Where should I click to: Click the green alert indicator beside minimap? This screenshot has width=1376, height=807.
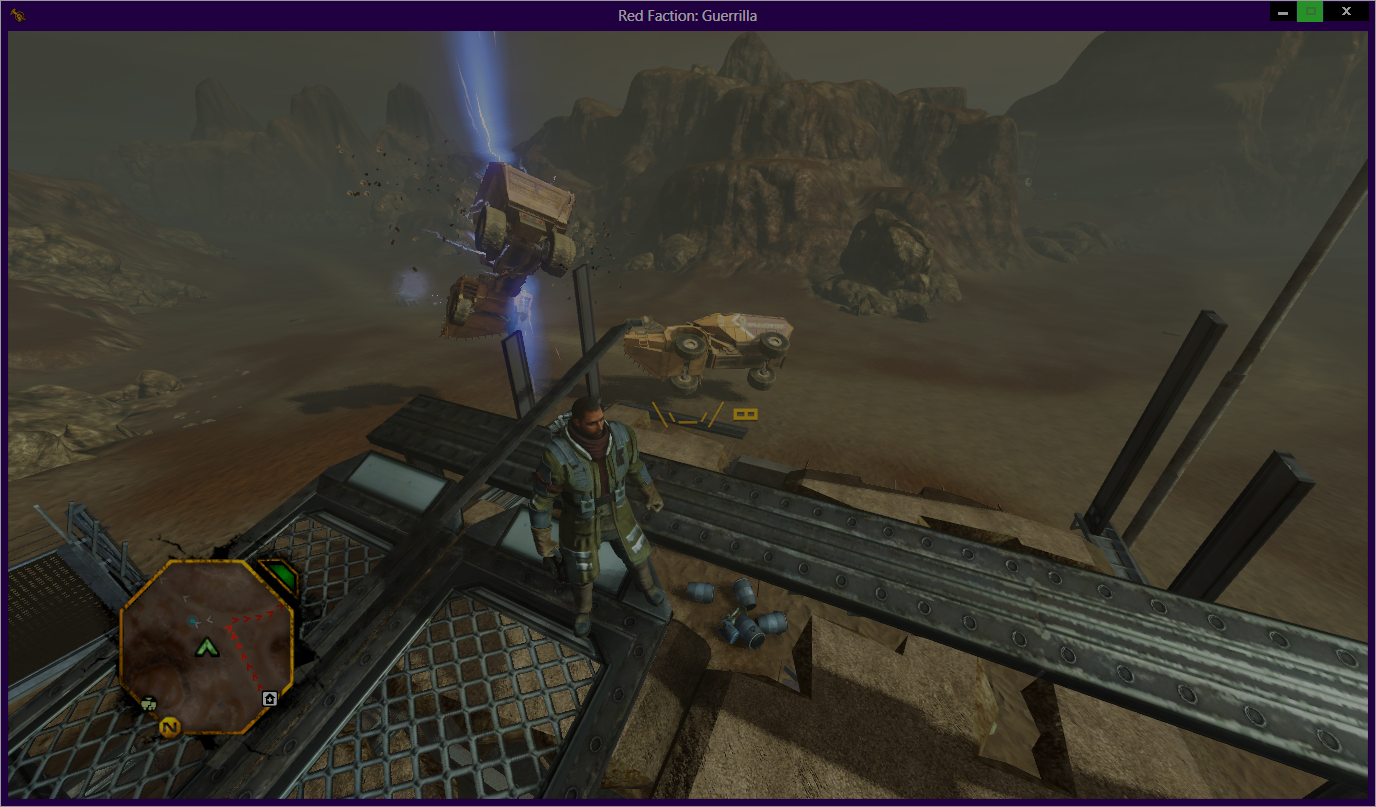[x=281, y=577]
